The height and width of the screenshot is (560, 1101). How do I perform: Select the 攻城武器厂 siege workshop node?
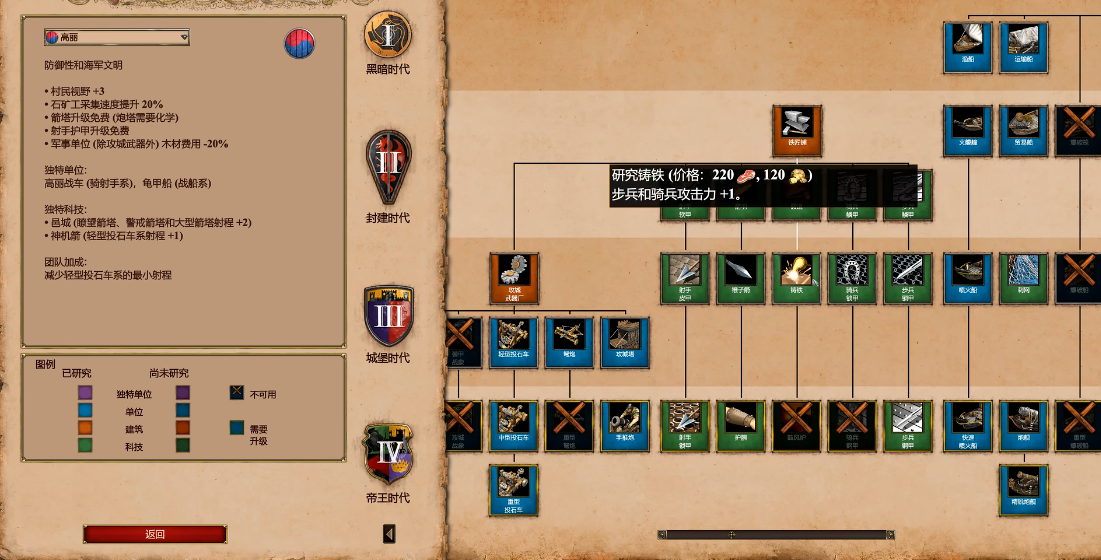tap(514, 277)
